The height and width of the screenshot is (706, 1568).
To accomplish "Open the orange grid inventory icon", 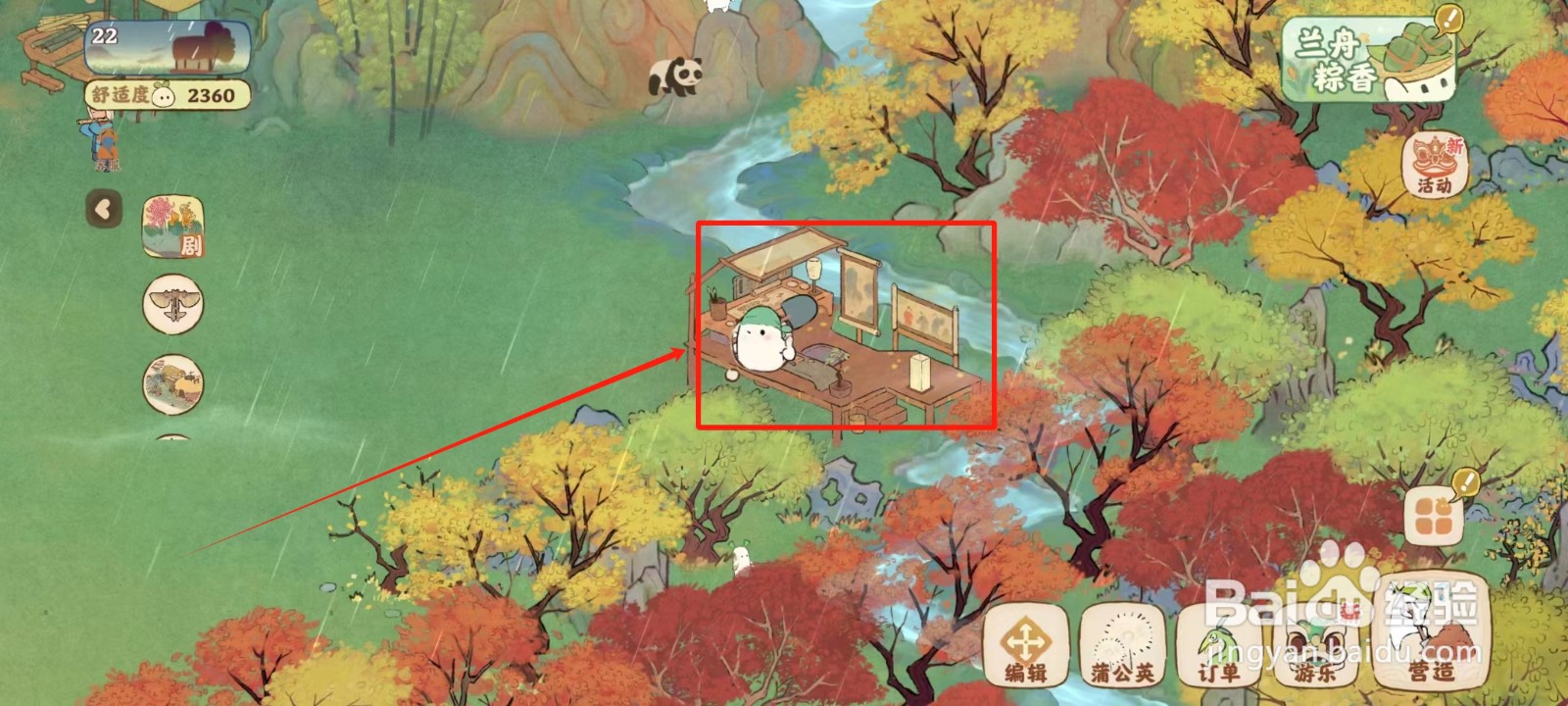I will tap(1432, 517).
